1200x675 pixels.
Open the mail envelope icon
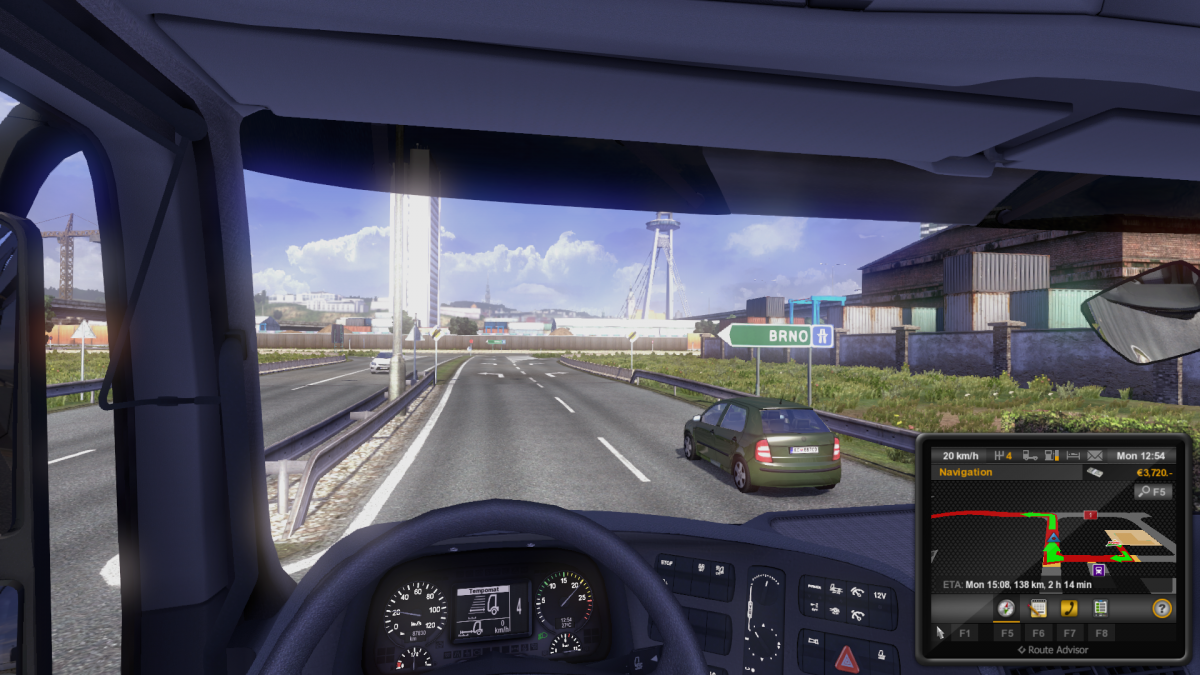[1096, 455]
